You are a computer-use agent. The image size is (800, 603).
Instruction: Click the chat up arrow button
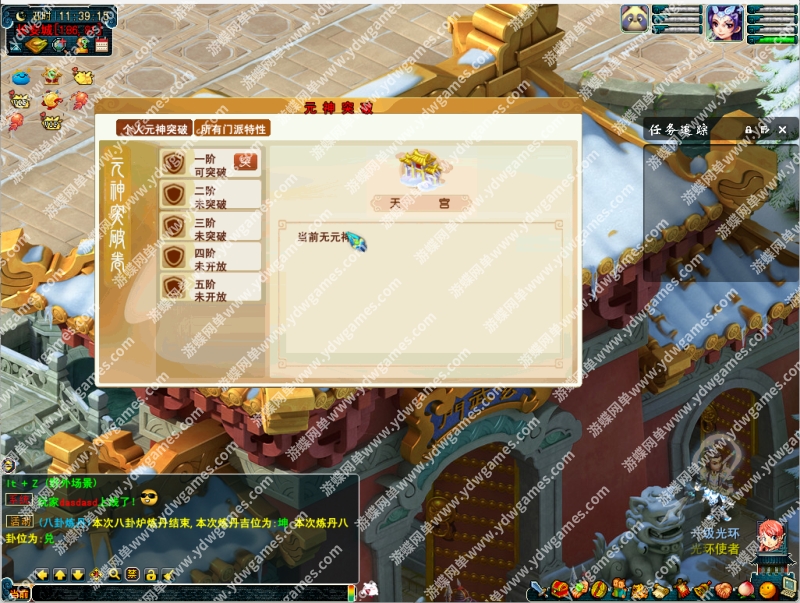tap(59, 574)
